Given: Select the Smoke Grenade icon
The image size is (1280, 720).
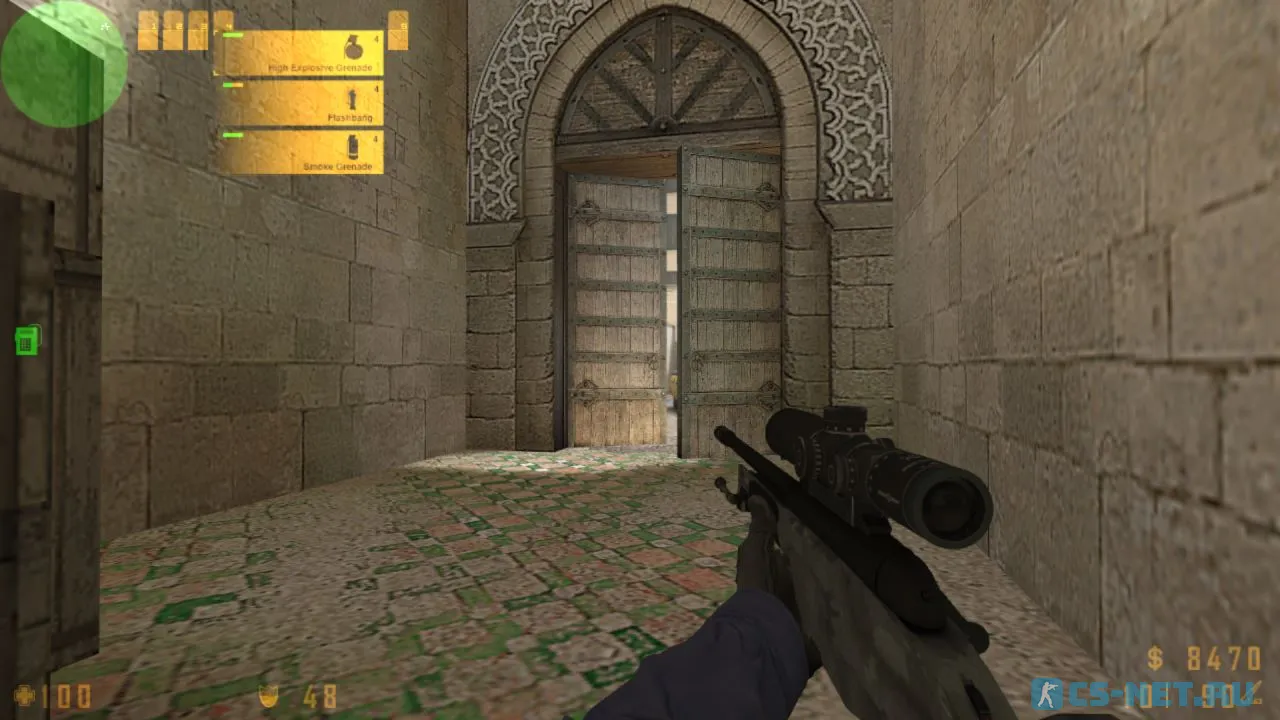Looking at the screenshot, I should pyautogui.click(x=352, y=148).
